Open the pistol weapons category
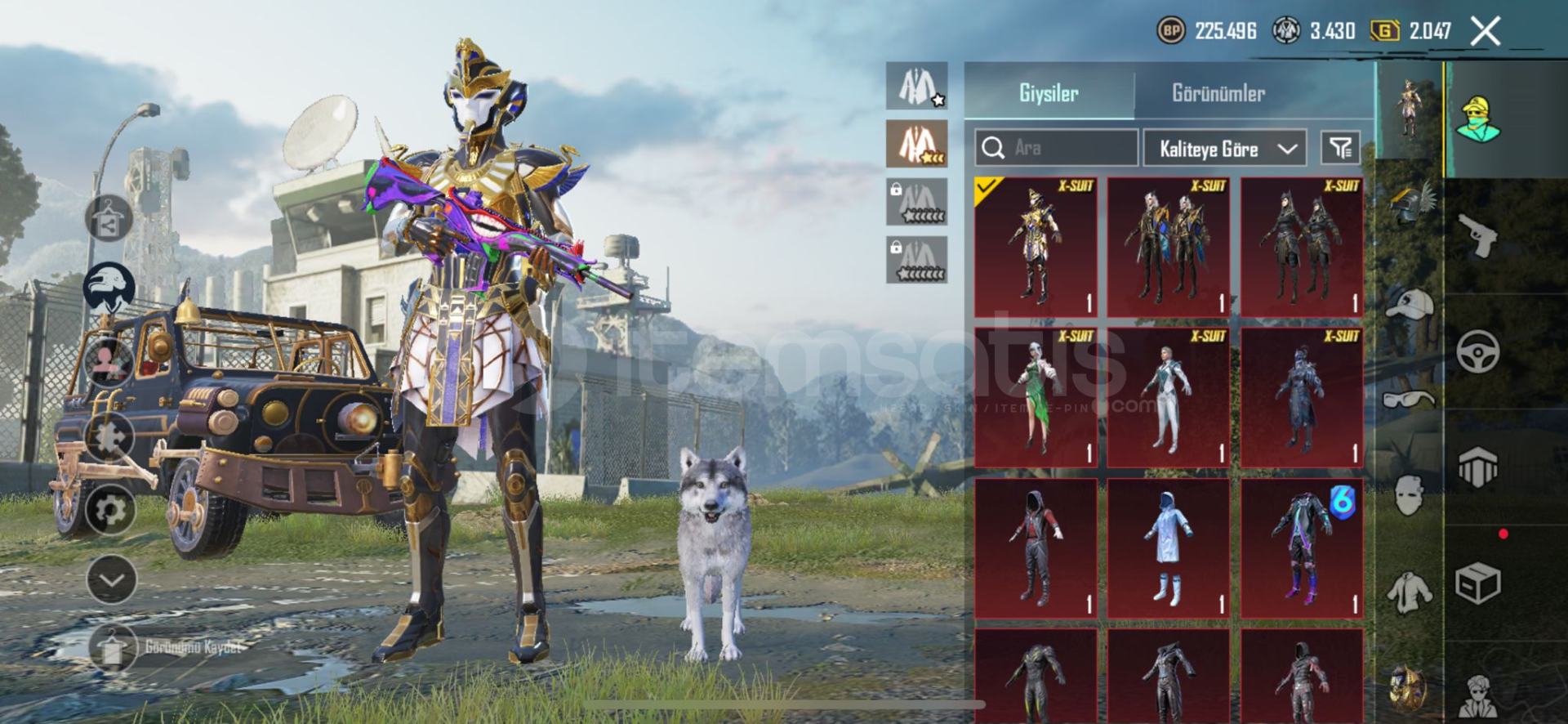The image size is (1568, 724). click(x=1477, y=237)
